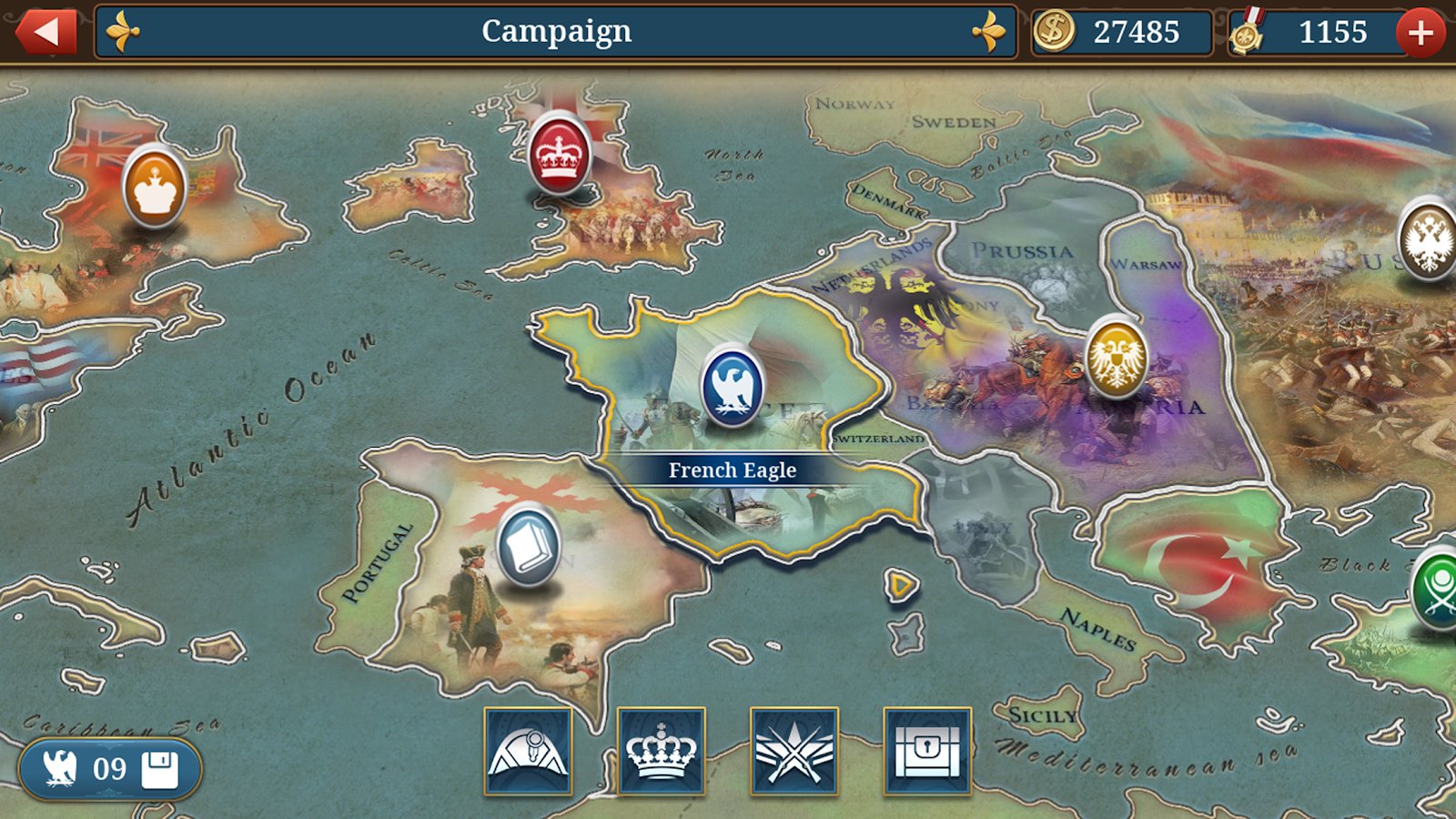Select the French Eagle campaign marker
The width and height of the screenshot is (1456, 819).
pos(732,386)
